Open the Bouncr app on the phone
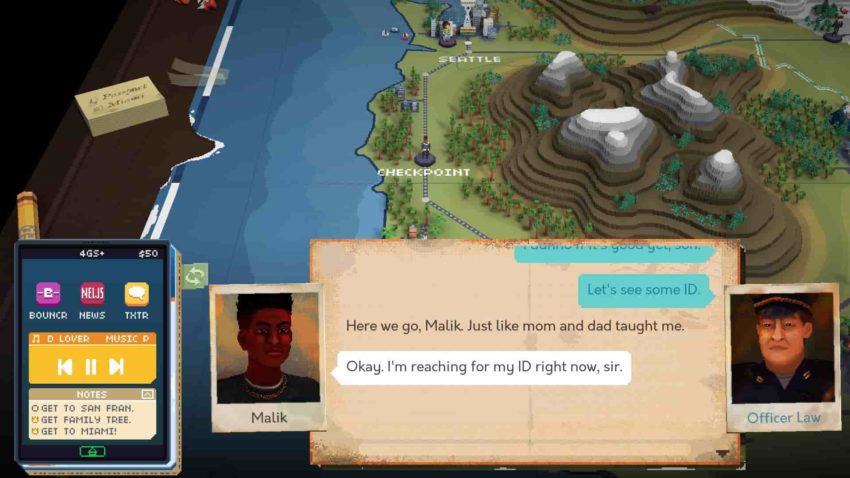Screen dimensions: 850x478 (48, 294)
